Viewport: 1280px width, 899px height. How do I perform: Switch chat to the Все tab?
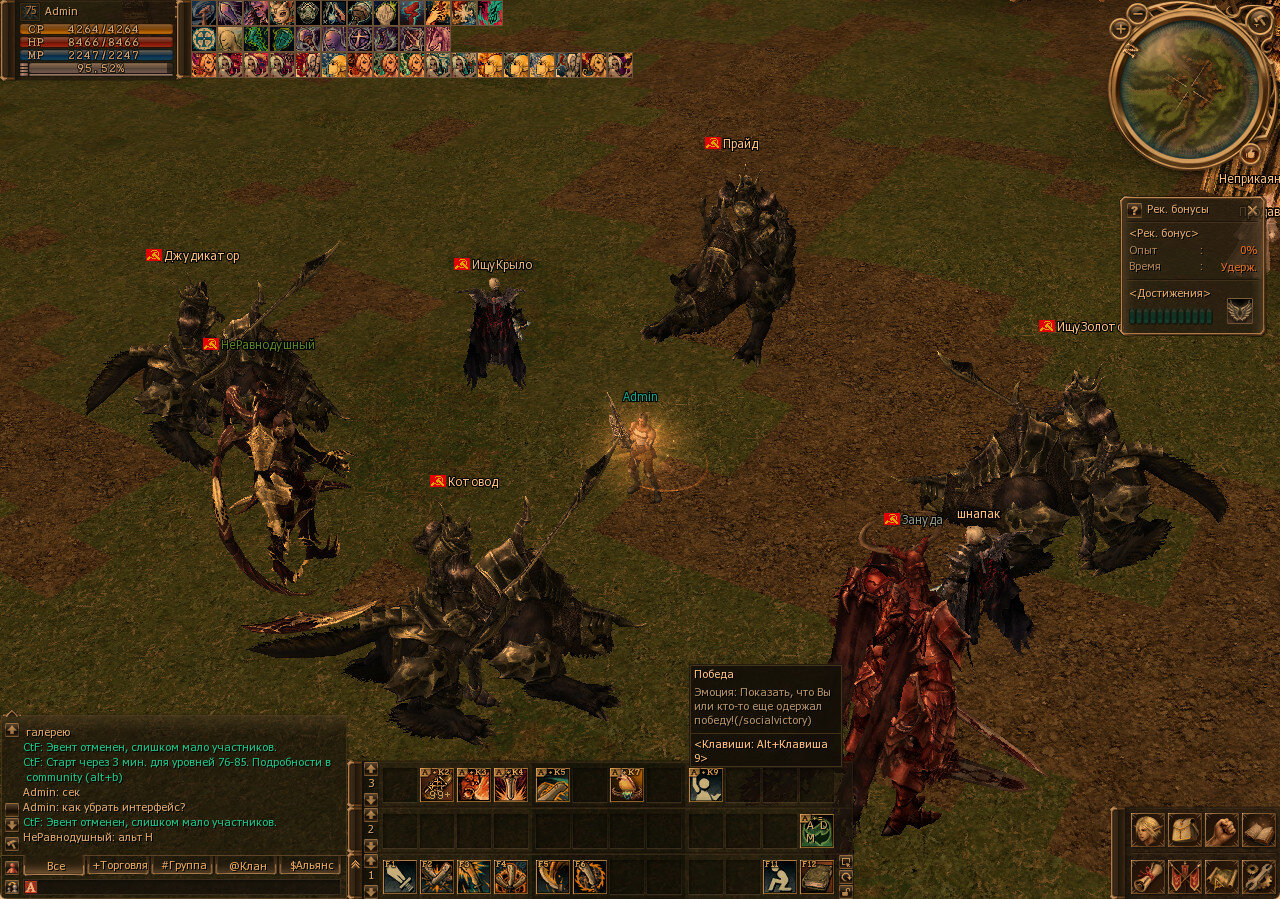click(56, 866)
